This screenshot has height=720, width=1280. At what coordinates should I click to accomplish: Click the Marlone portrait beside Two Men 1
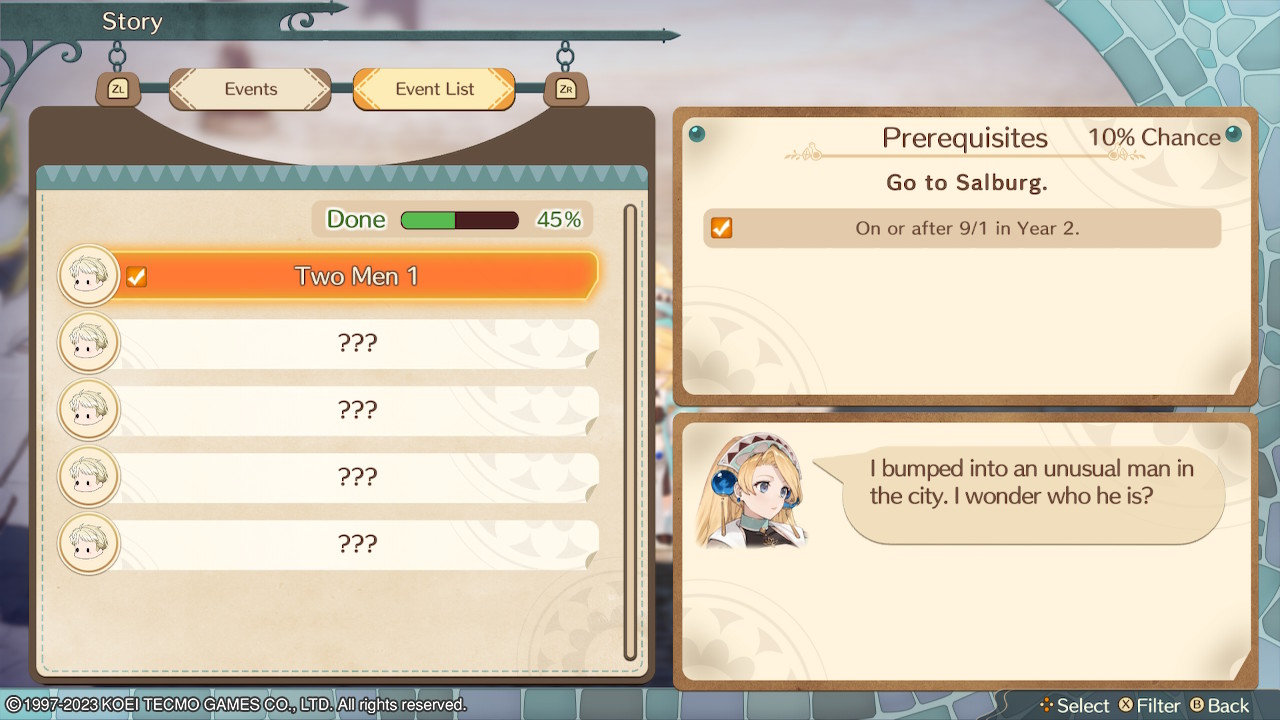[x=88, y=275]
